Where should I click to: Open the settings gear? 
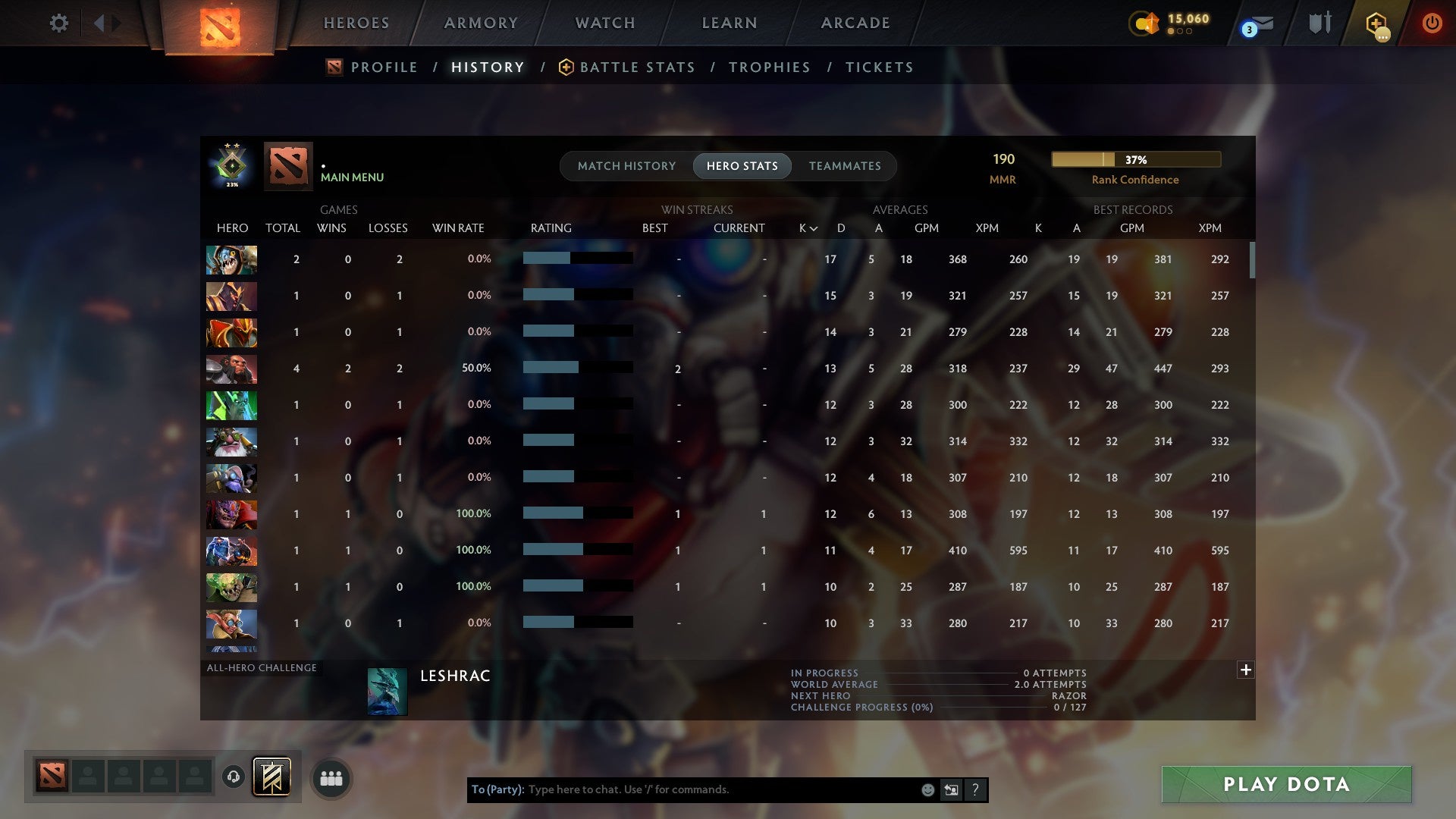point(59,23)
